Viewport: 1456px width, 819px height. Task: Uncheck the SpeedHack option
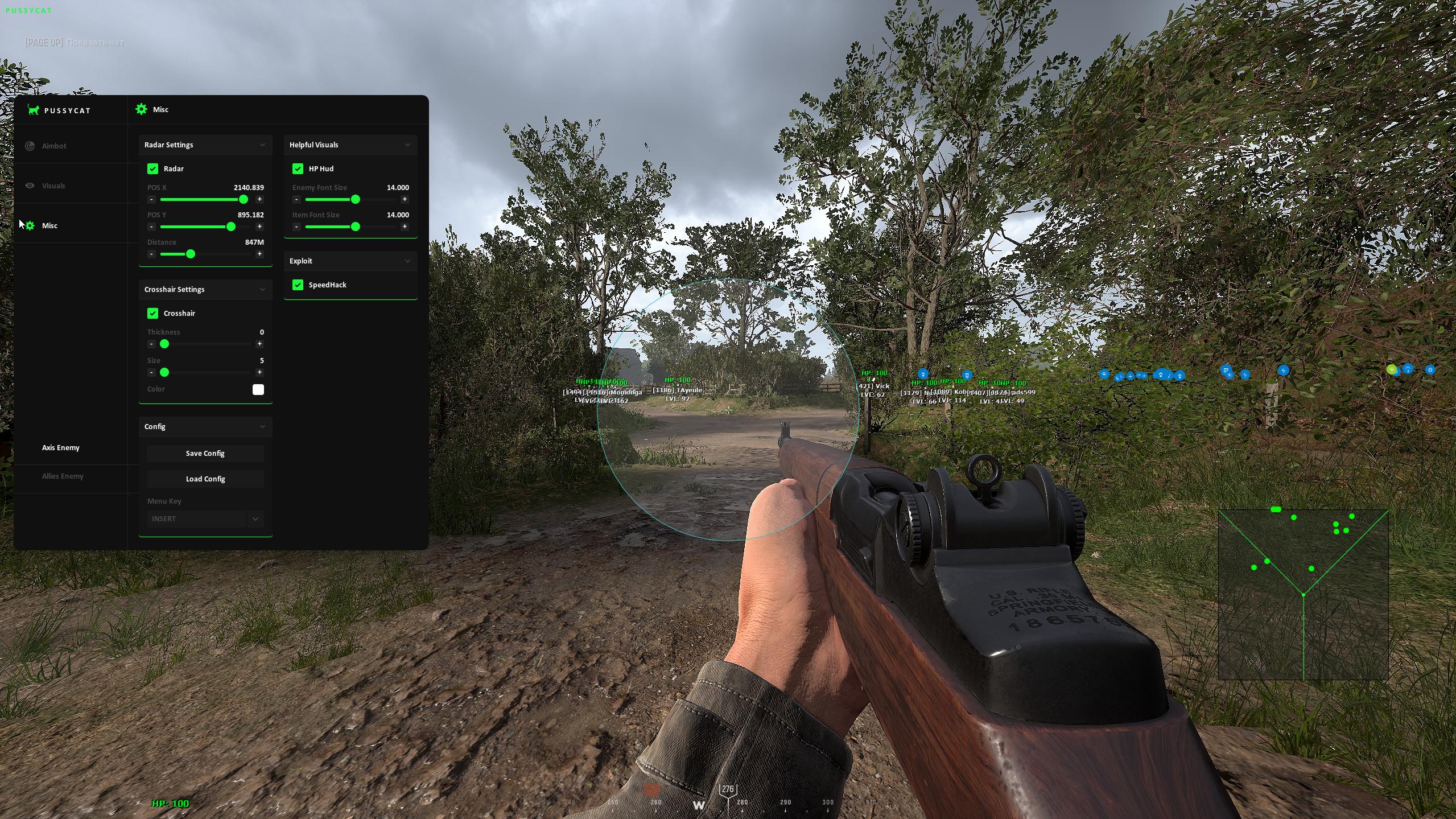(298, 285)
